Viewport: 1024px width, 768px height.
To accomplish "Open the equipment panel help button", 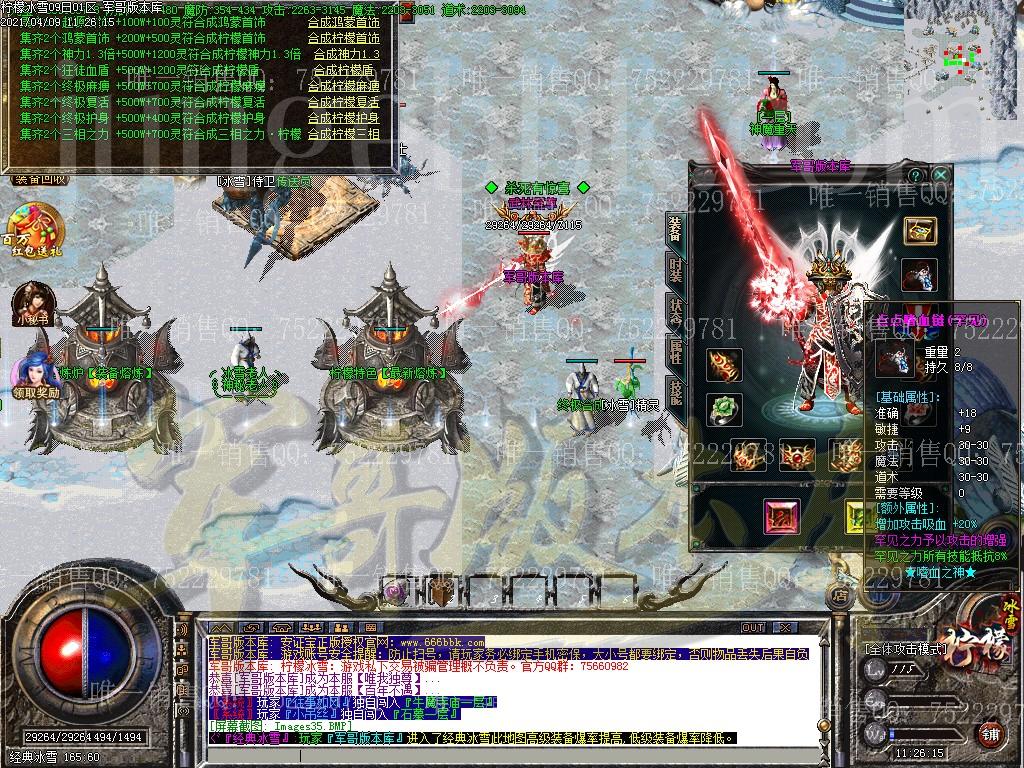I will pyautogui.click(x=915, y=175).
